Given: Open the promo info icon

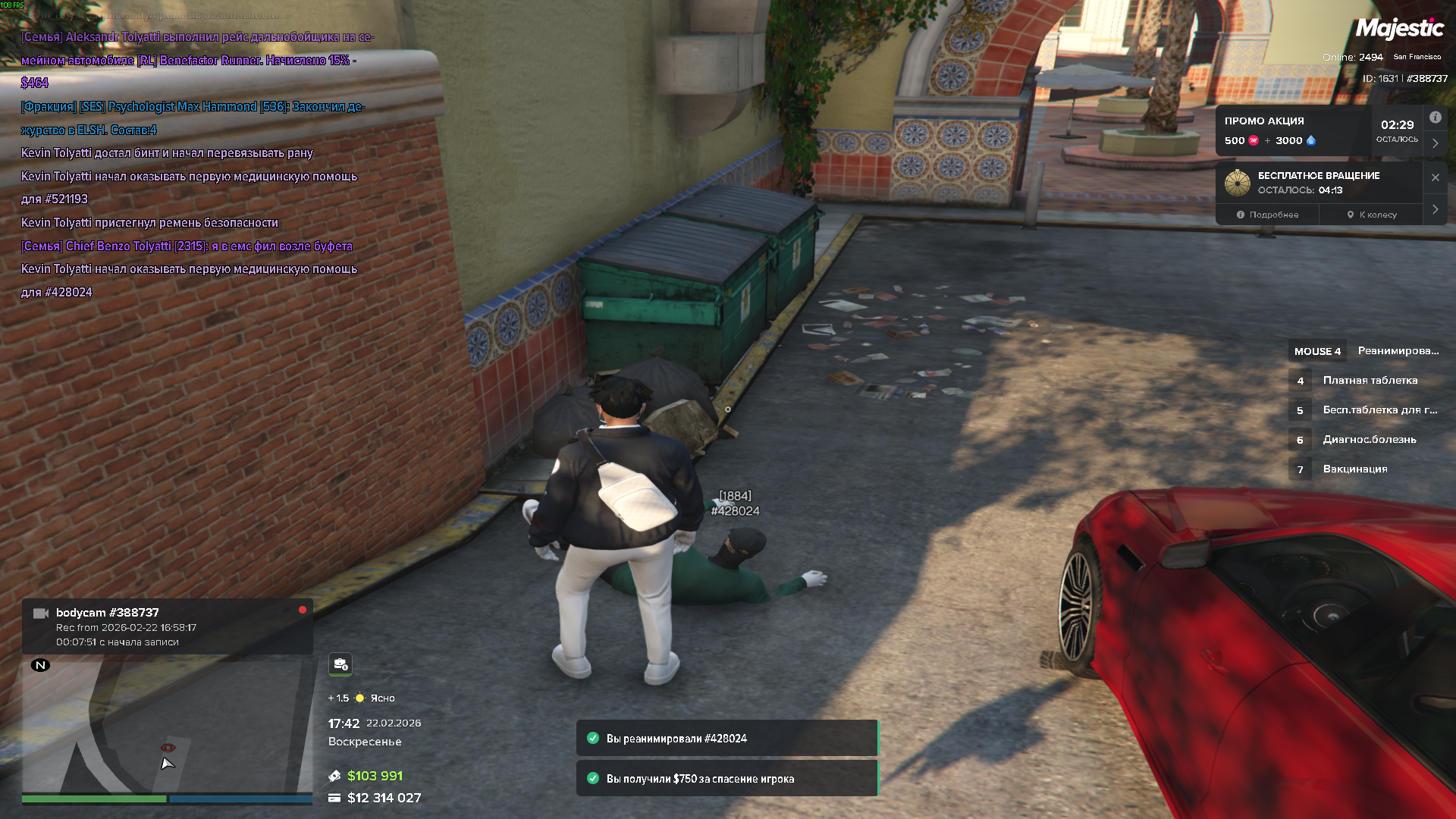Looking at the screenshot, I should [x=1435, y=118].
